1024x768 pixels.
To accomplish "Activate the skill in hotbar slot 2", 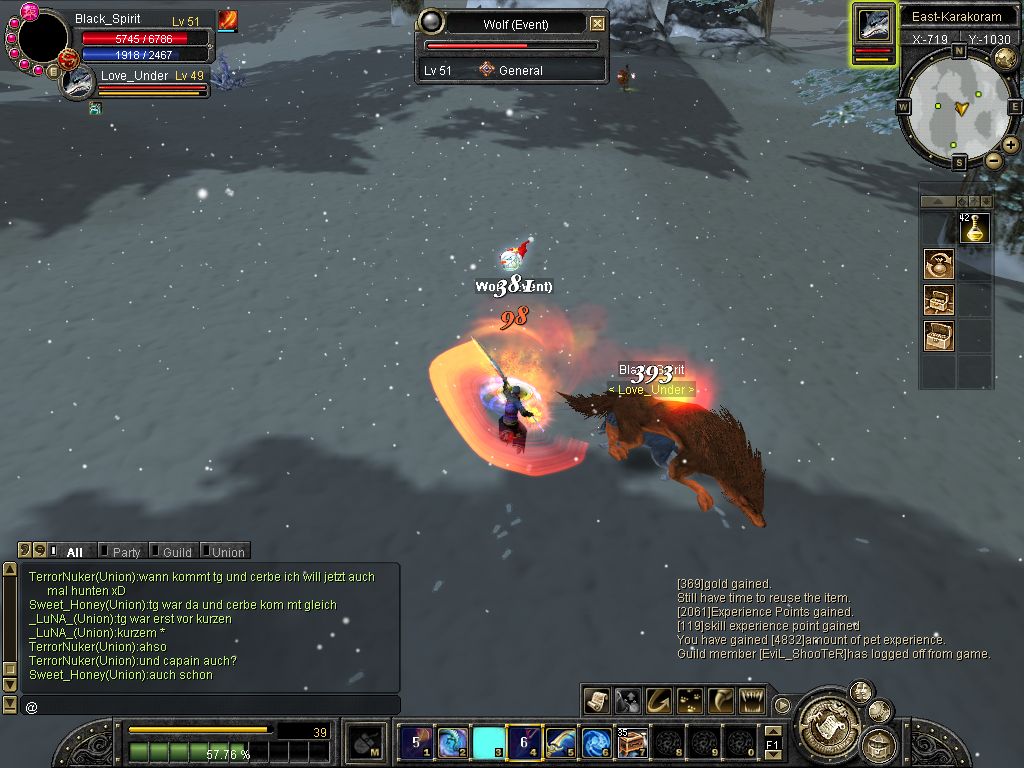I will (x=452, y=742).
